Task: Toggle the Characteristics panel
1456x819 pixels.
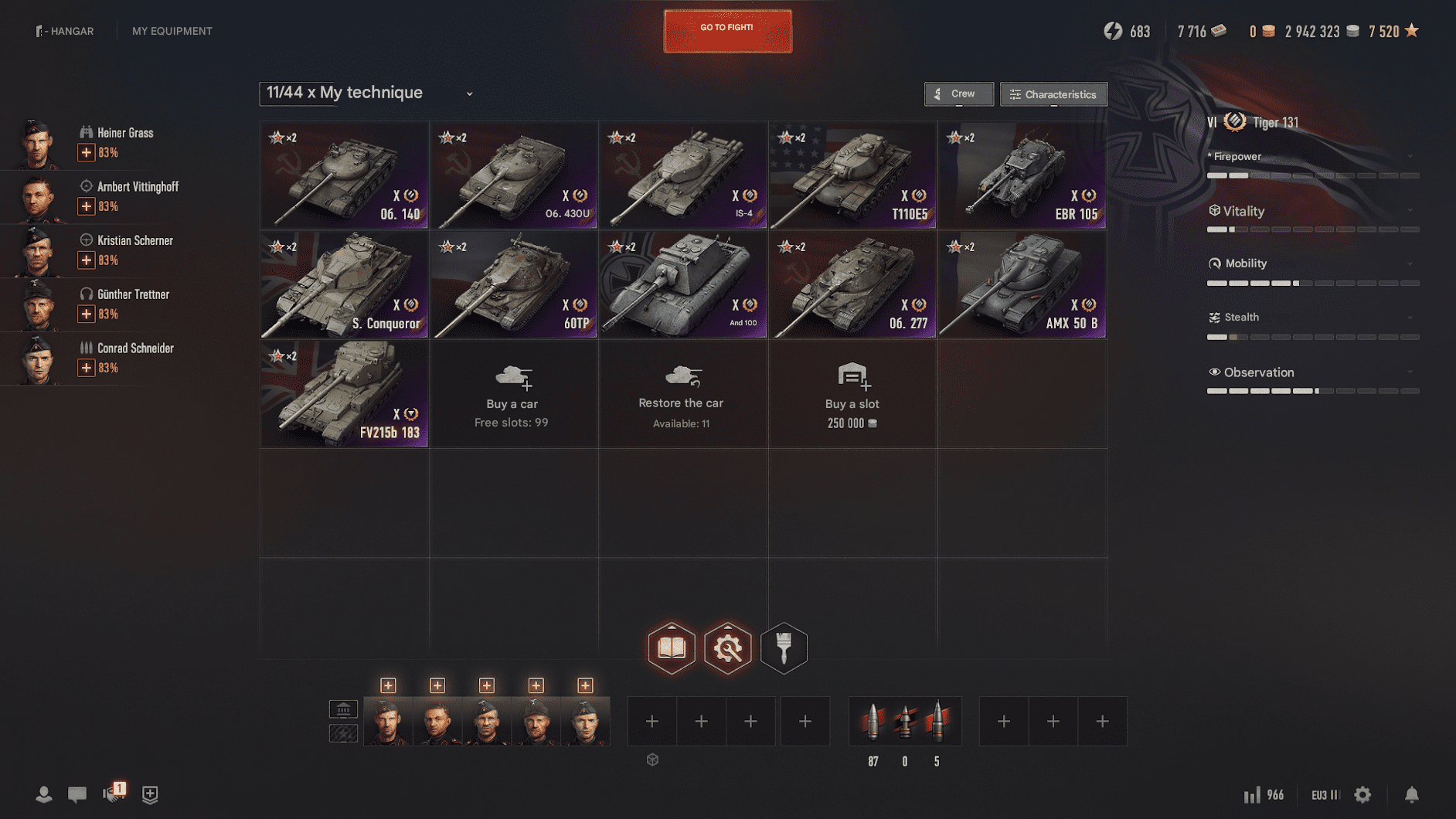Action: 1053,93
